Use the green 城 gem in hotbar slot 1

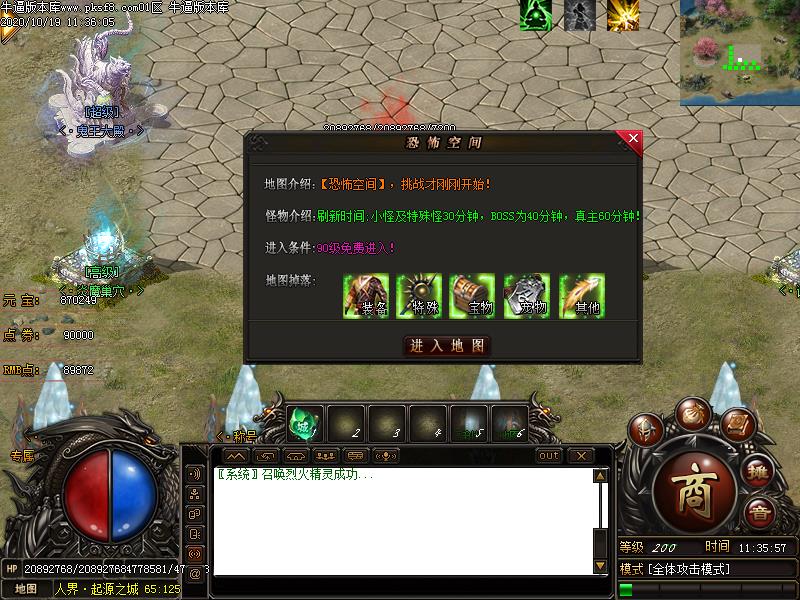tap(306, 423)
